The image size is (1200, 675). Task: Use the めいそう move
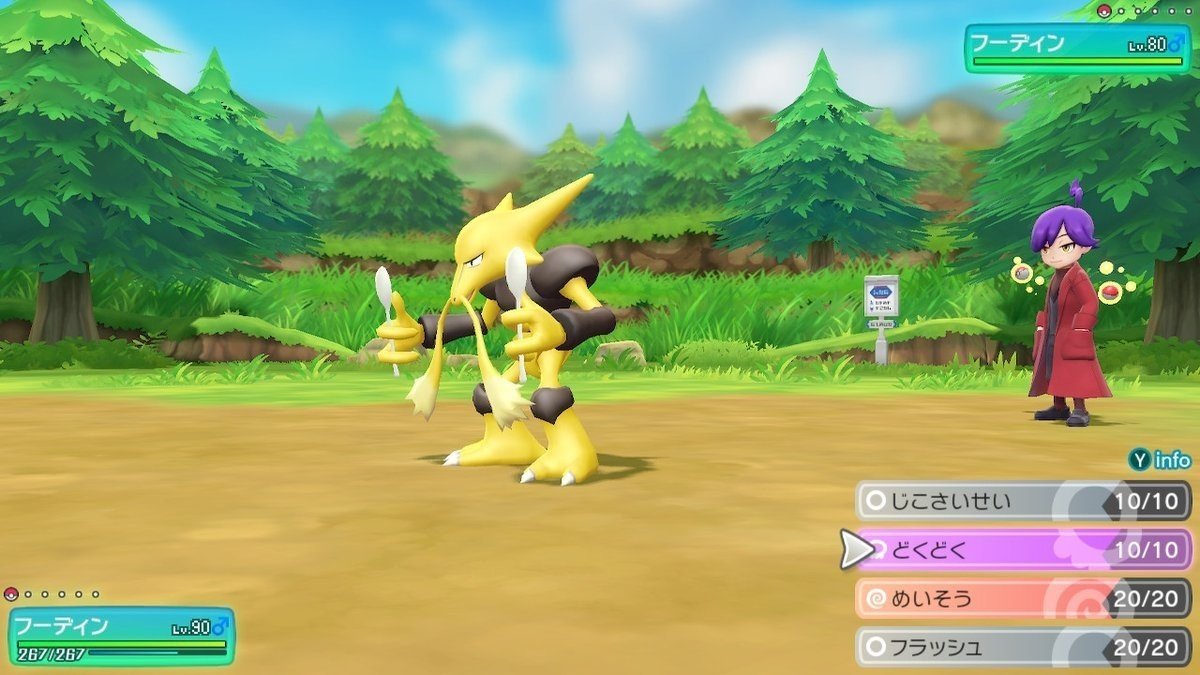(x=1020, y=598)
